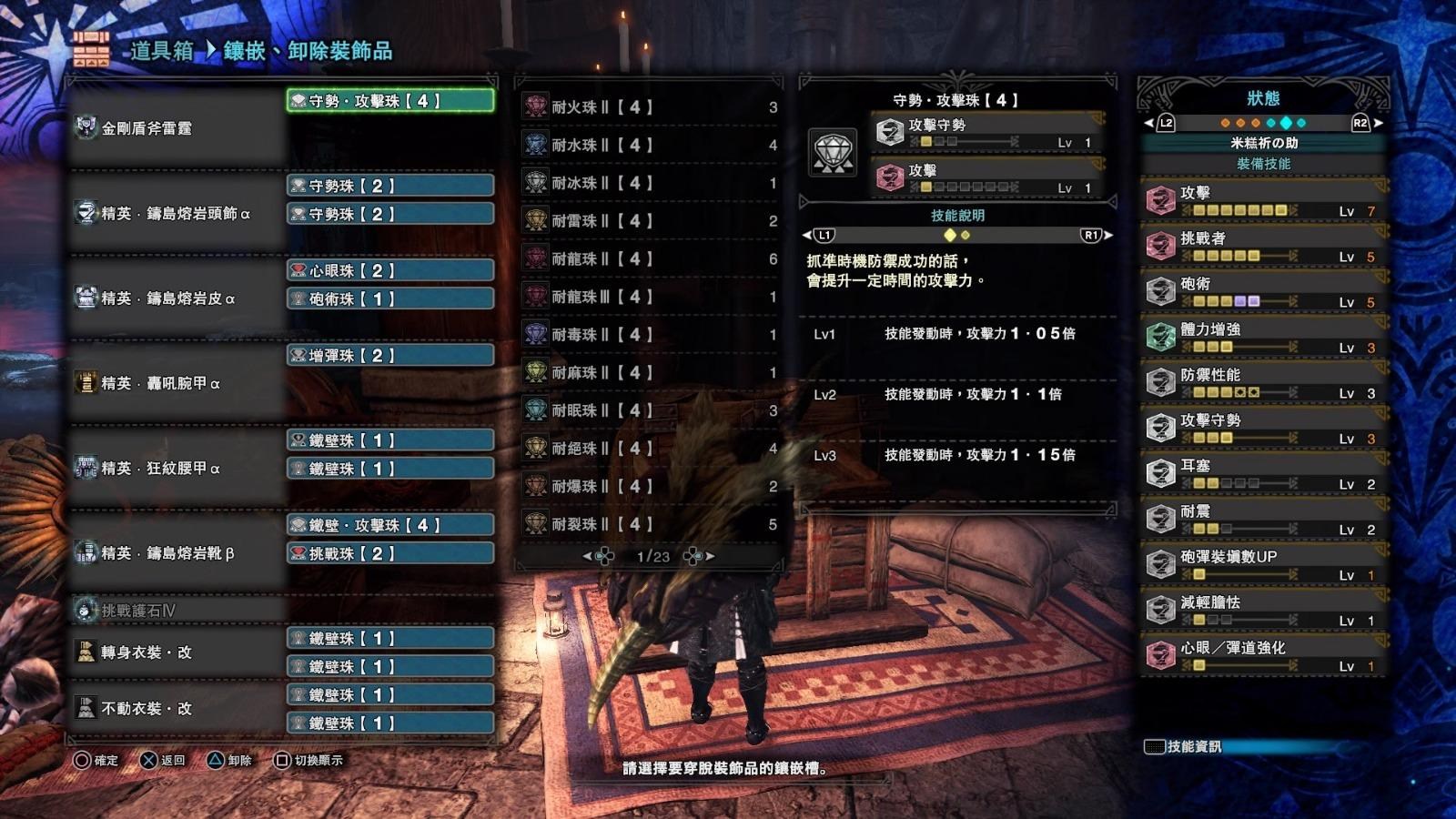Select the 砲術珠【1】 decoration slot

point(390,298)
